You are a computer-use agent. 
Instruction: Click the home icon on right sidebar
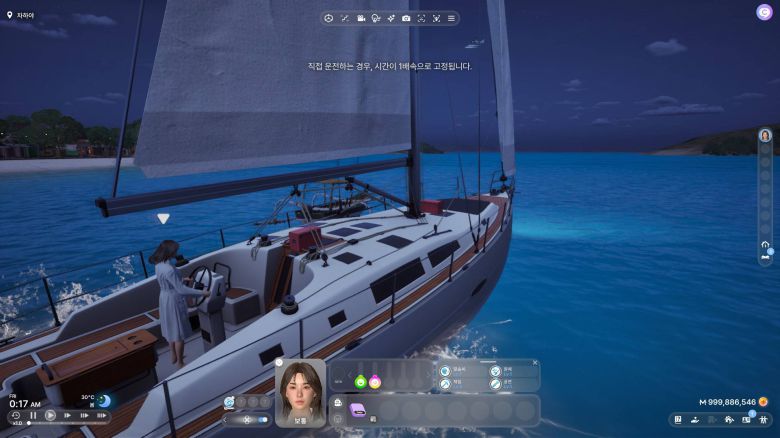pyautogui.click(x=765, y=244)
